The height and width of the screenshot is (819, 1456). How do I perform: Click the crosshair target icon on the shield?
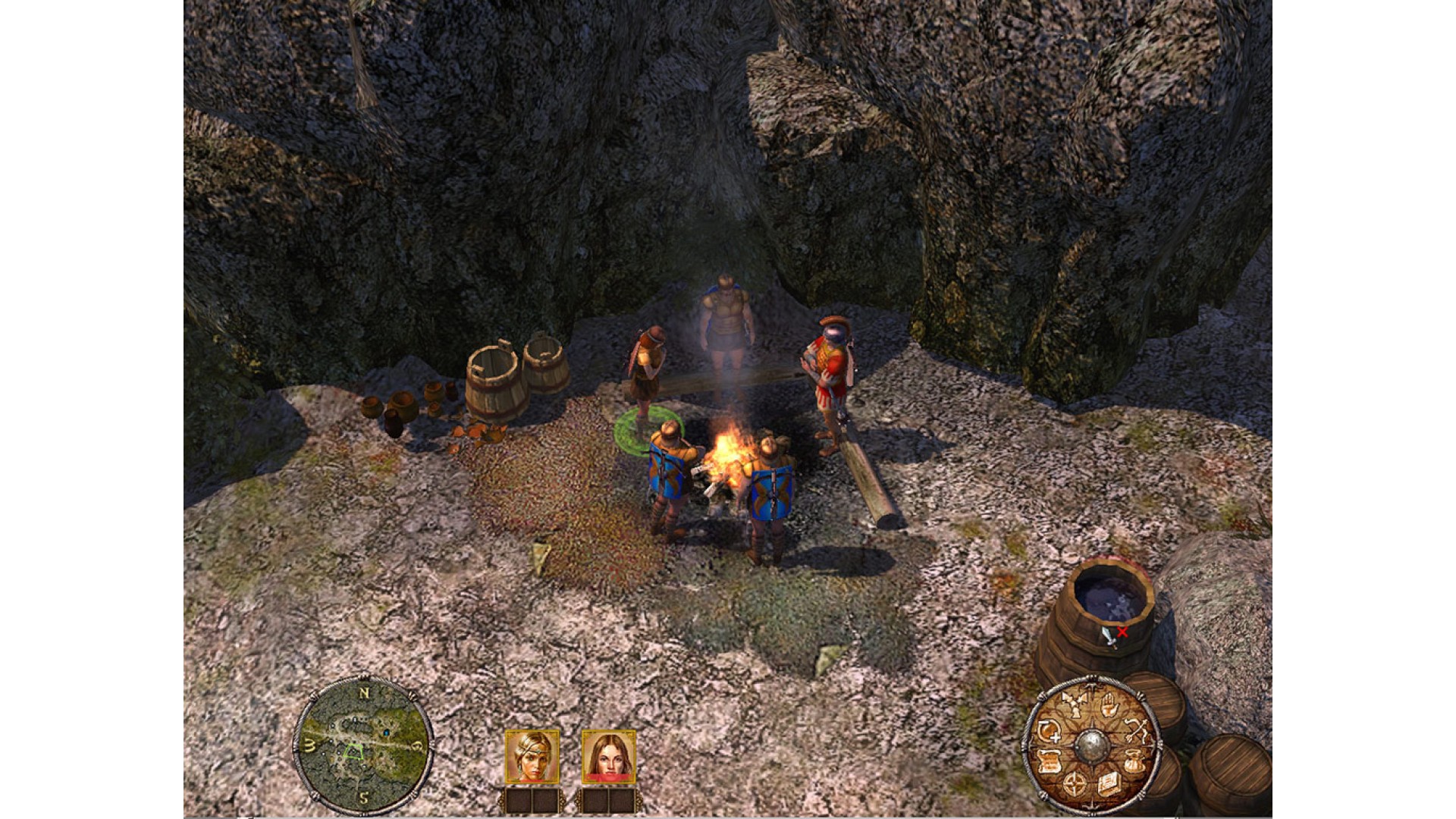1074,783
